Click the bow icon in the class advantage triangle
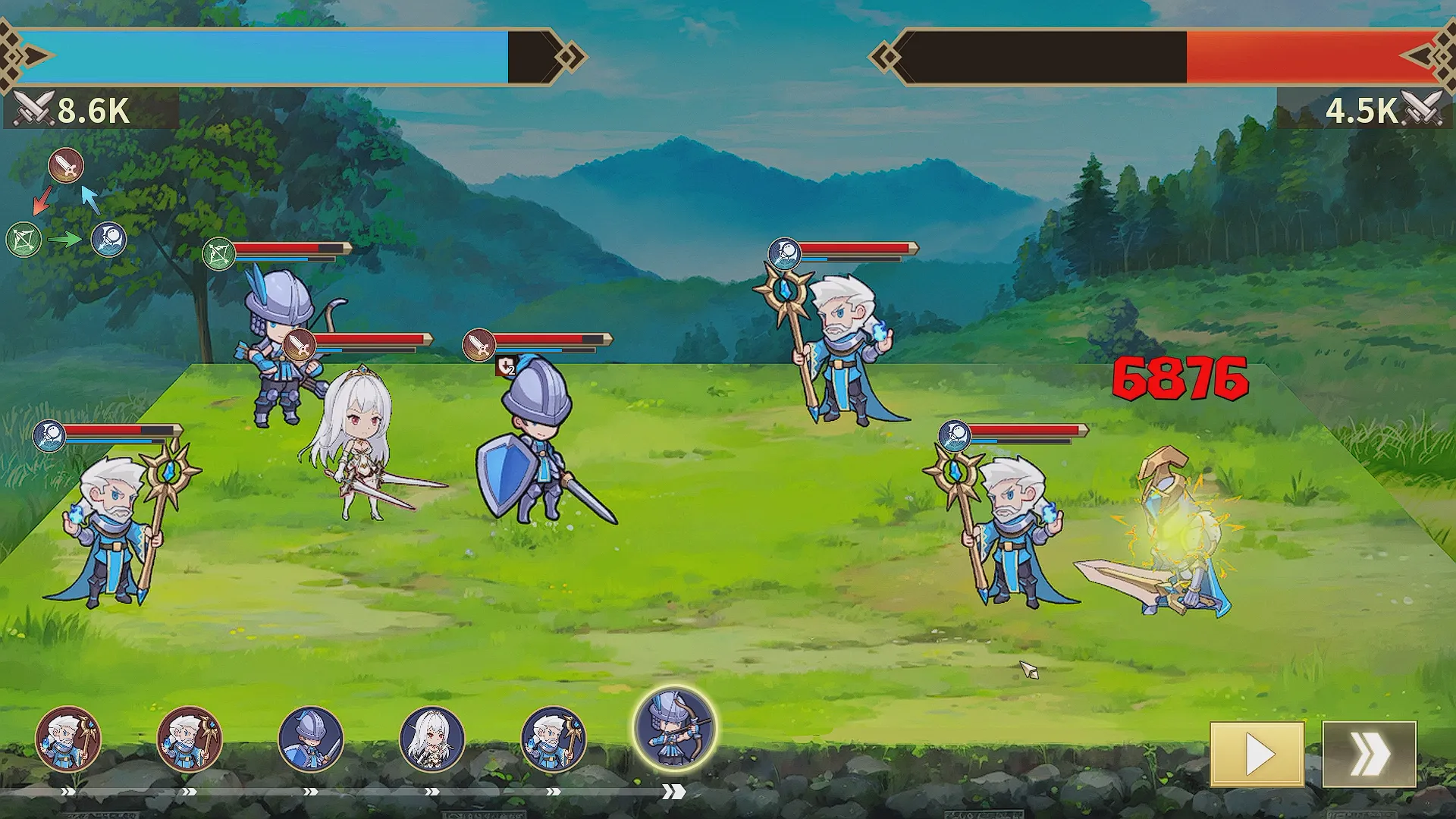This screenshot has width=1456, height=819. (x=24, y=240)
